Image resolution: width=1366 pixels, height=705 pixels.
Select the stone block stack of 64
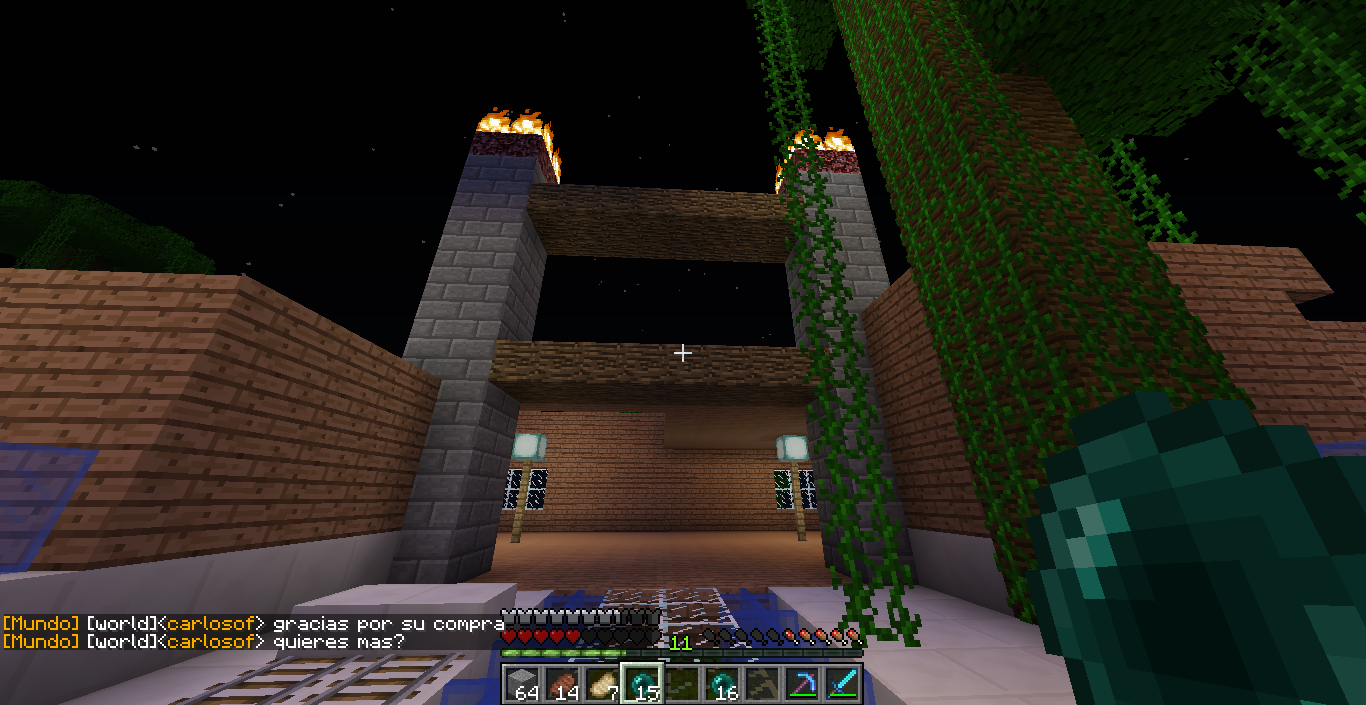tap(522, 684)
